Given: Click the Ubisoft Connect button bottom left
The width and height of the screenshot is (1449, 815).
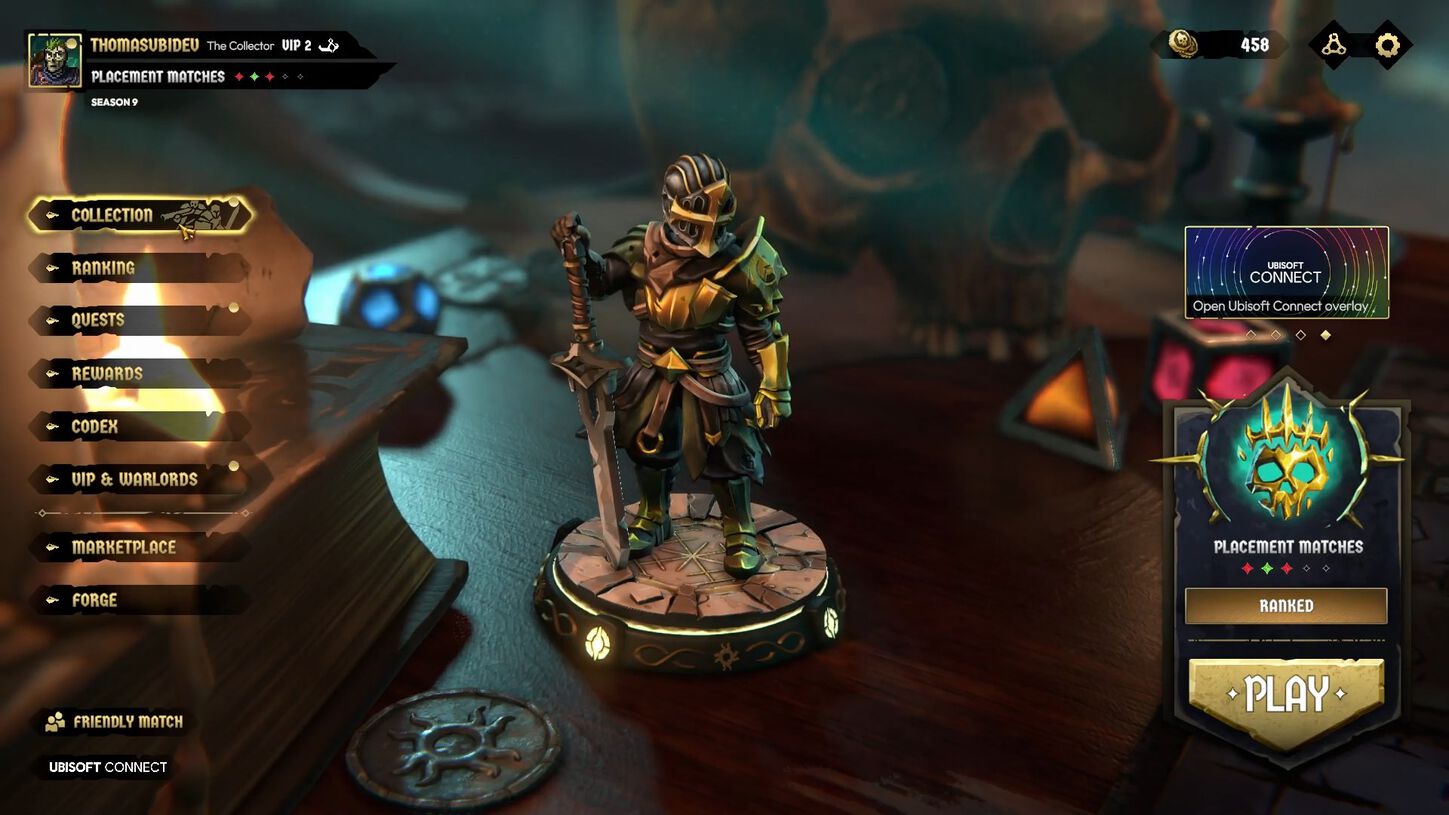Looking at the screenshot, I should point(105,768).
